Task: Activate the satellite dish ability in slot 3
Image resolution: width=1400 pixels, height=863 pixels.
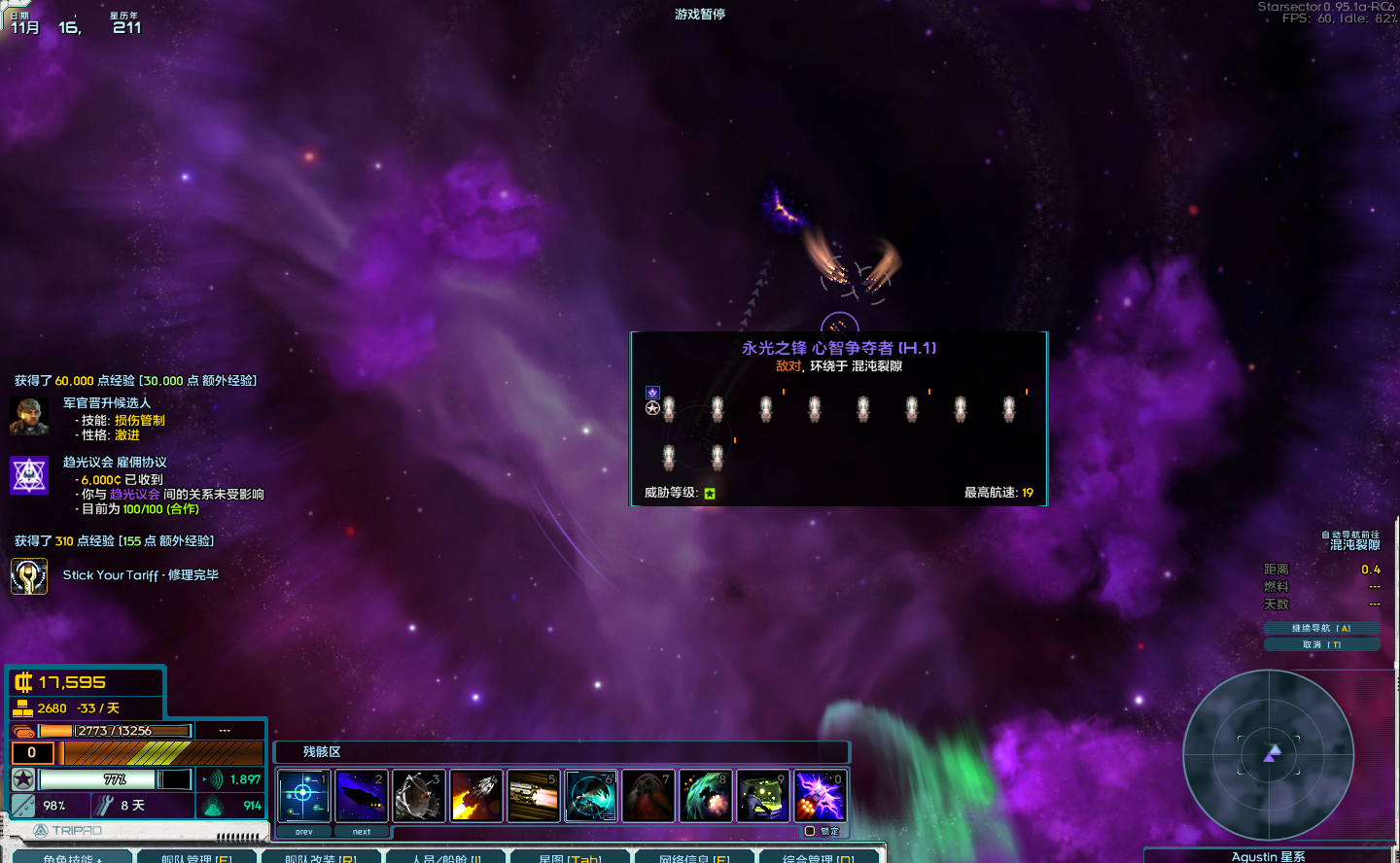Action: pyautogui.click(x=418, y=796)
